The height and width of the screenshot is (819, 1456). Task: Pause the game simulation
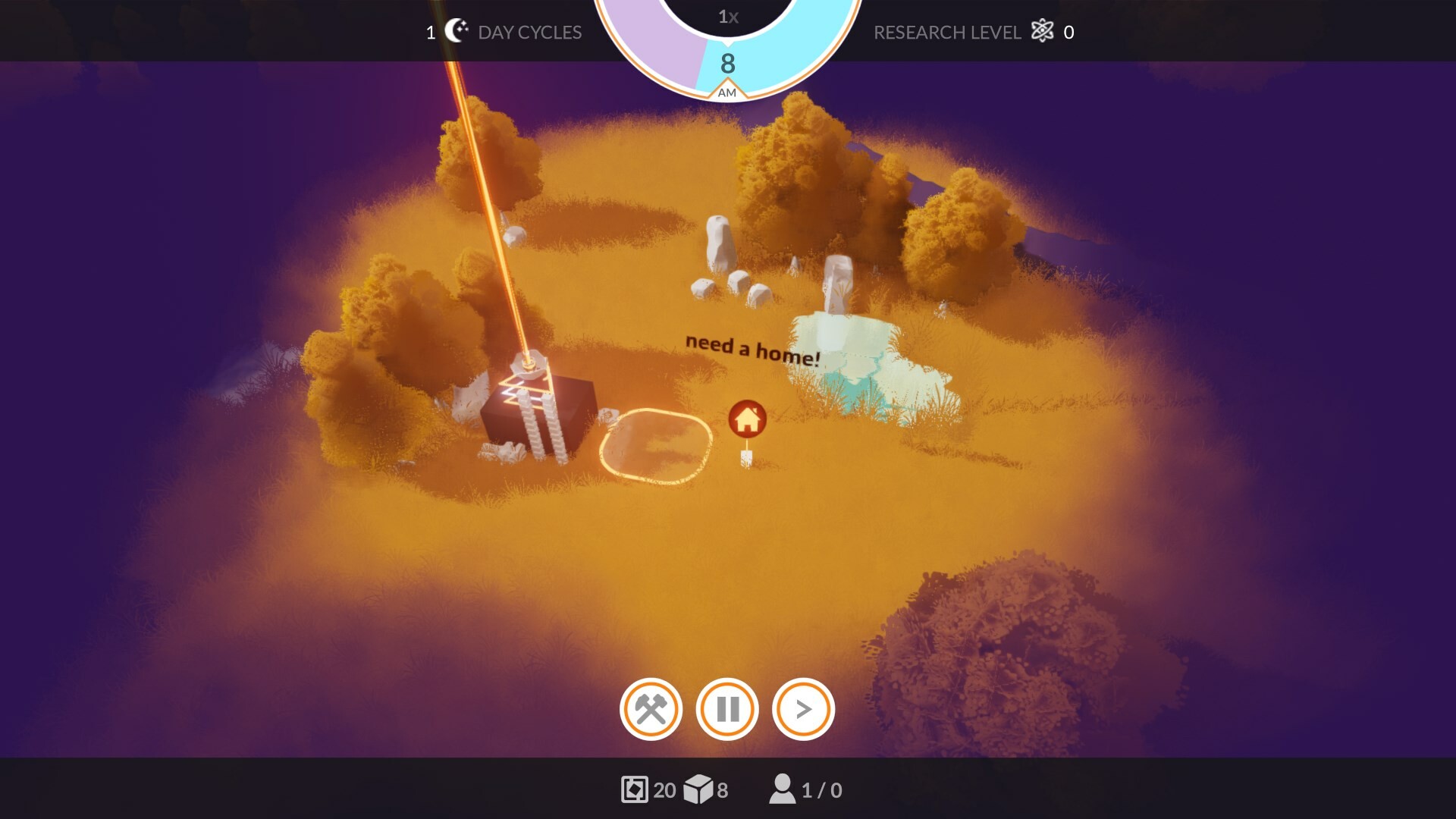pos(726,710)
